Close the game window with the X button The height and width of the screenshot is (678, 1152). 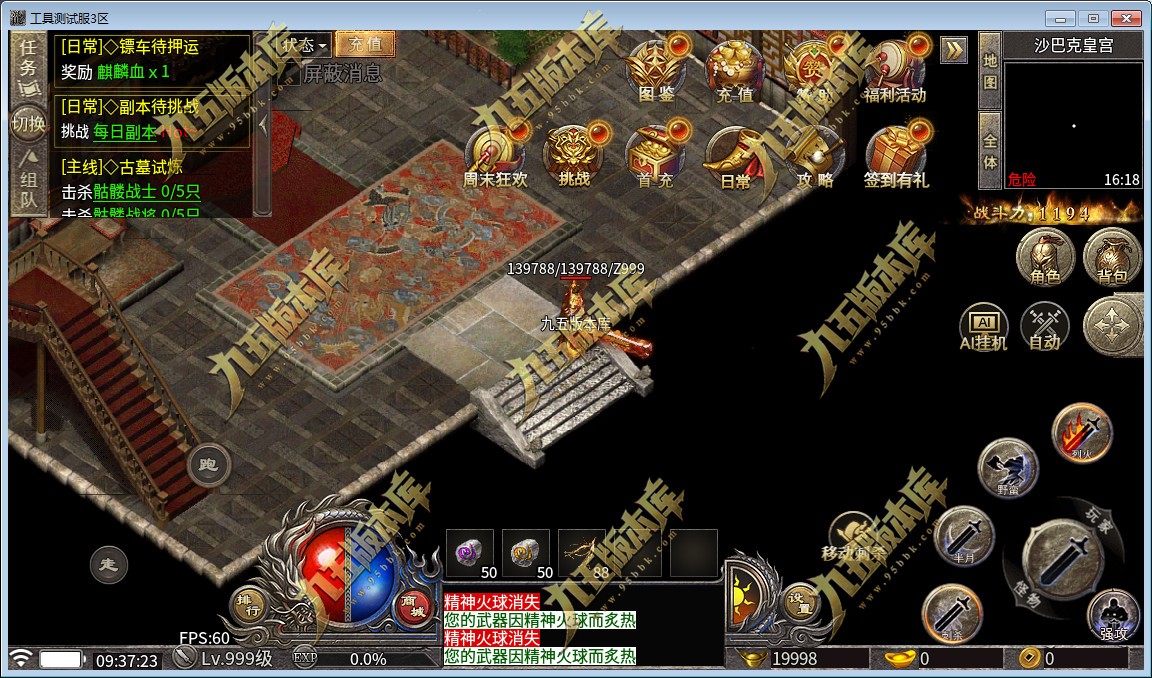(1125, 18)
